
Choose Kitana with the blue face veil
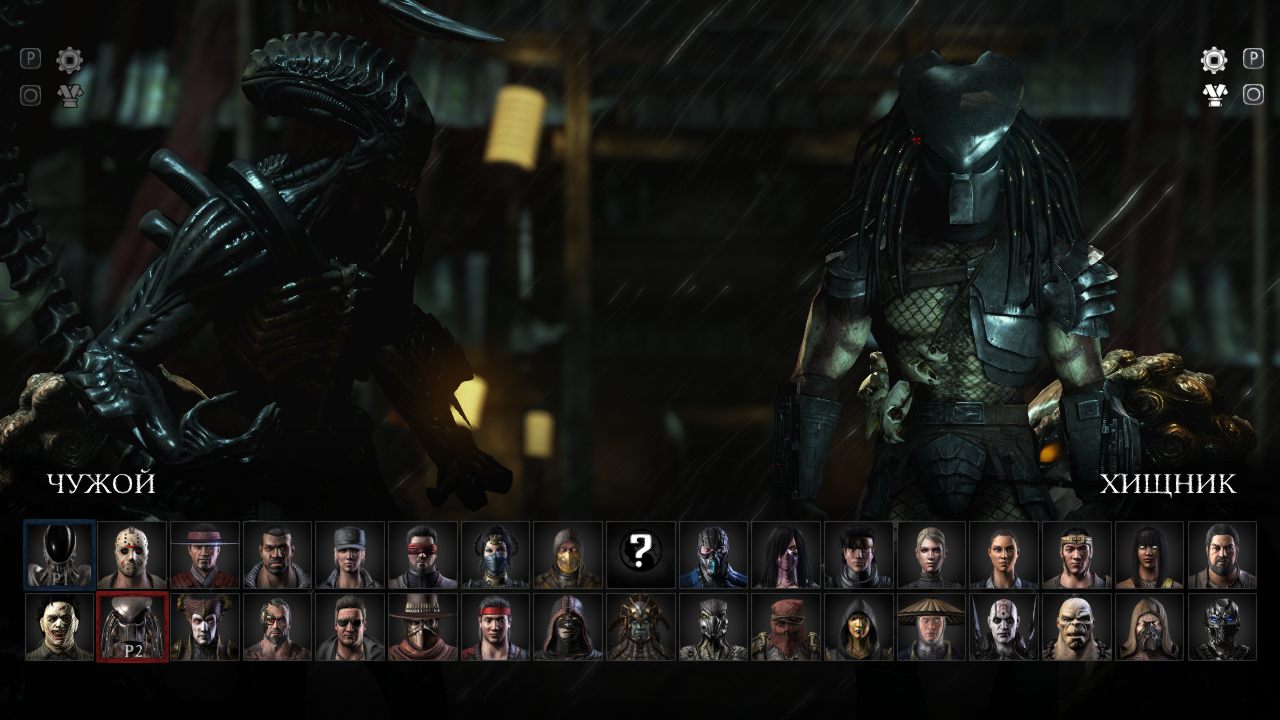click(x=496, y=554)
